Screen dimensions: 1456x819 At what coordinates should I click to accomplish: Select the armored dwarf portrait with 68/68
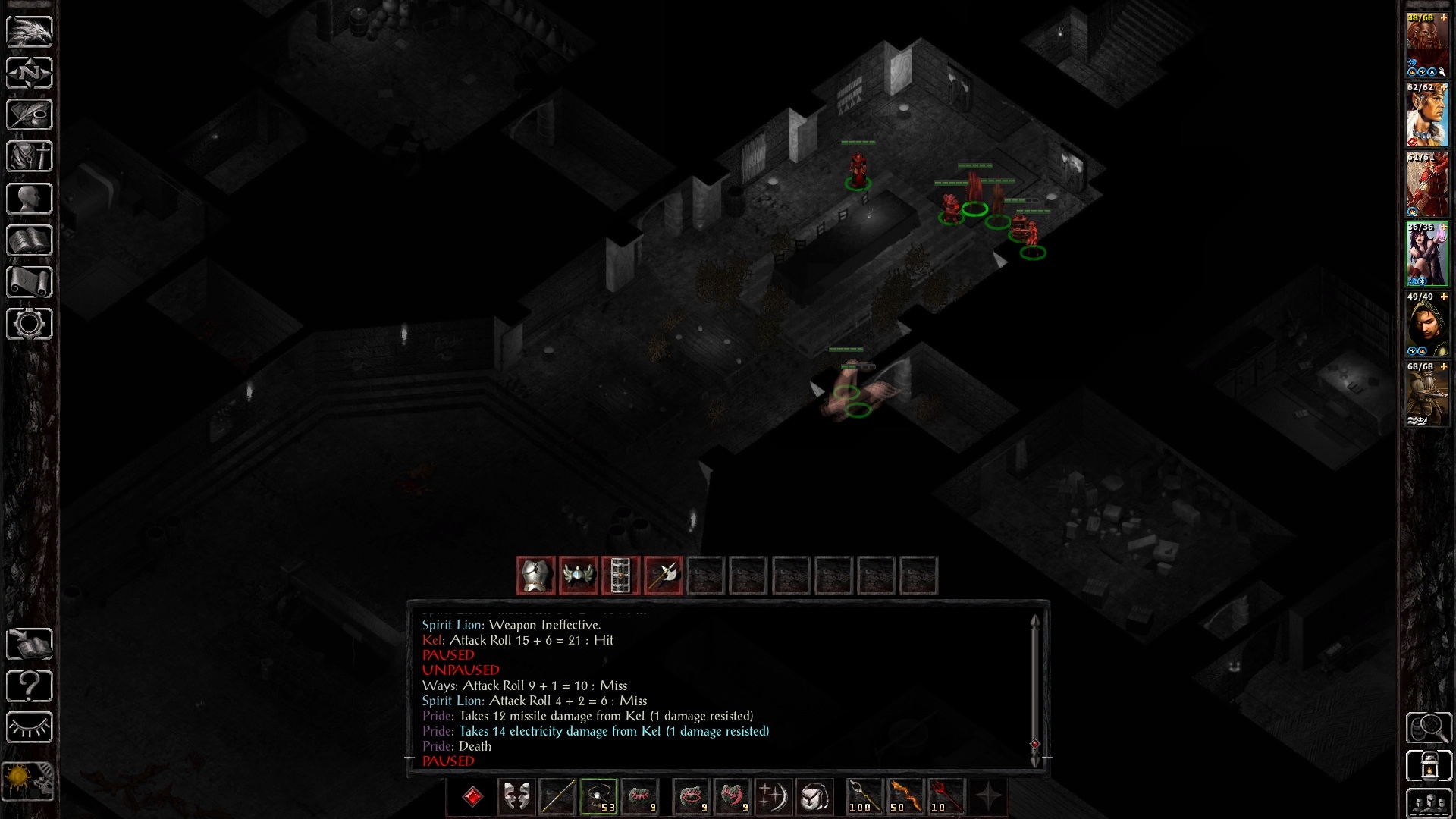1427,394
